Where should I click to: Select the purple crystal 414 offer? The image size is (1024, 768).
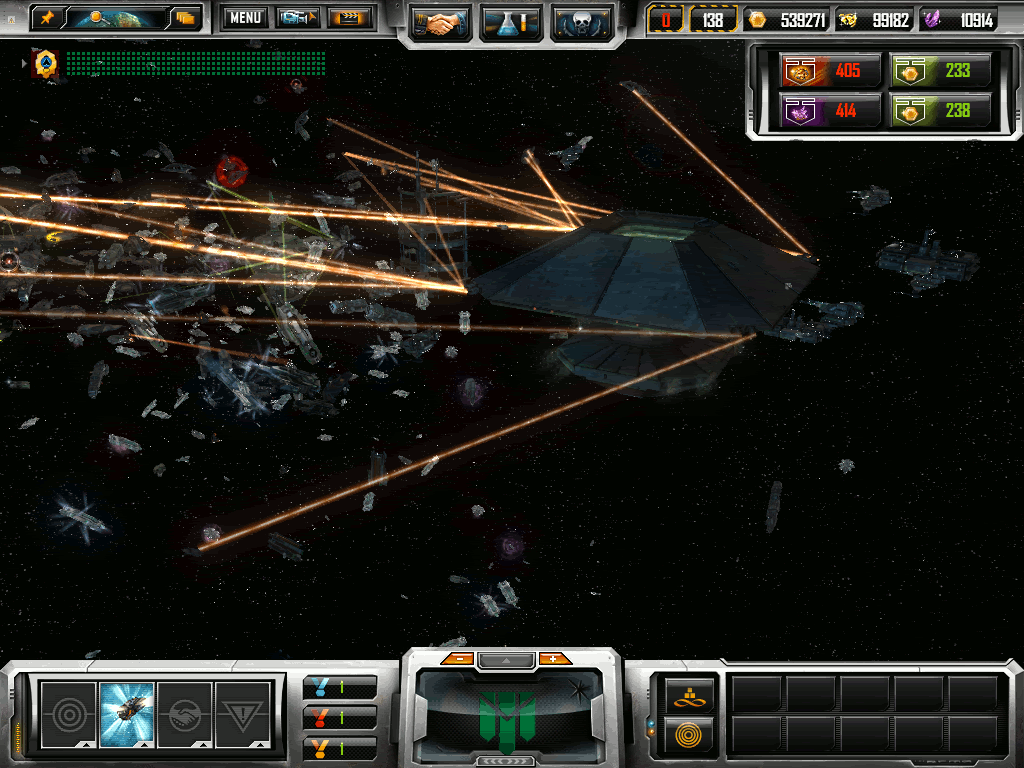coord(831,110)
